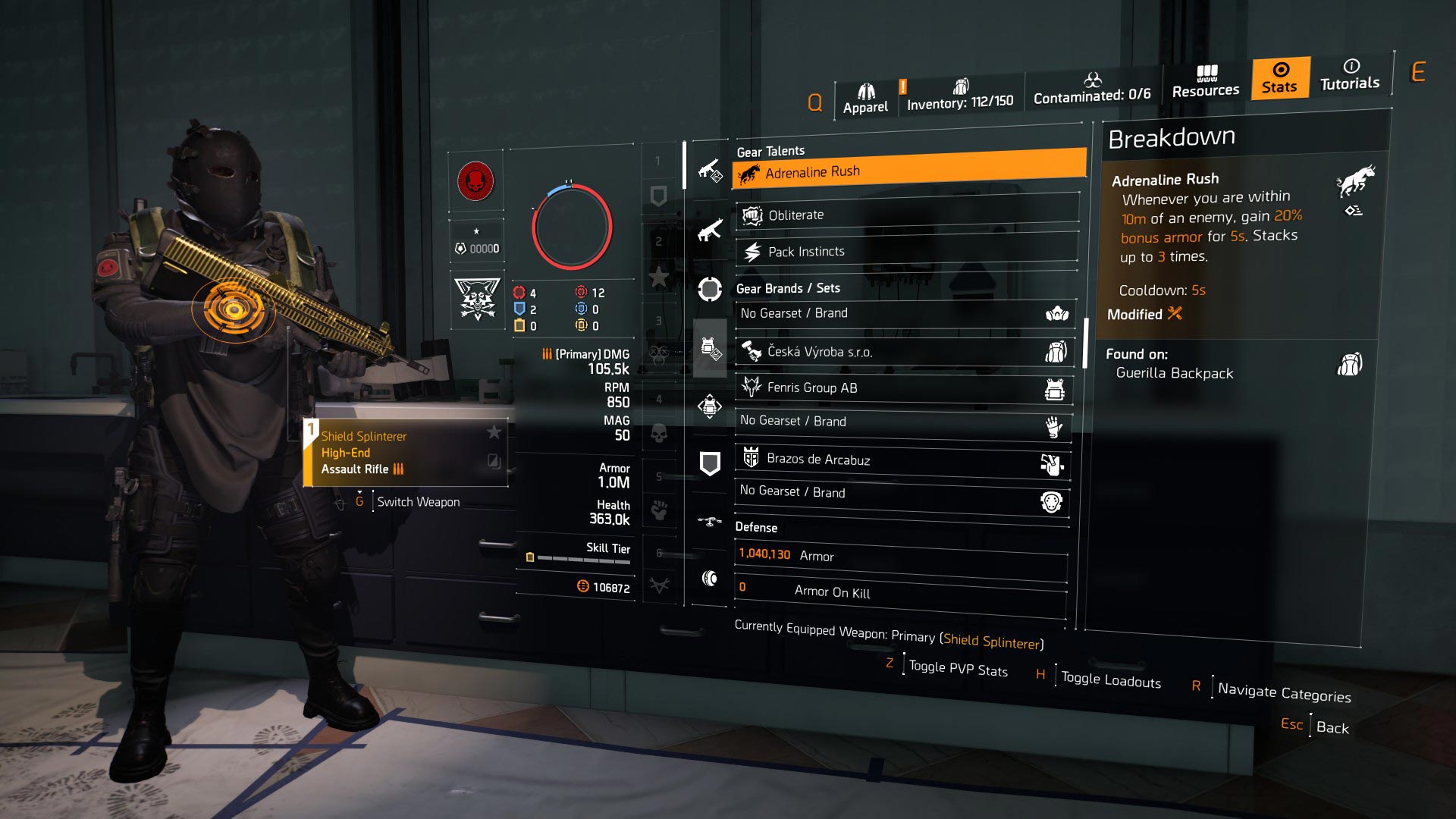Select the Shield Splinterer weapon card
This screenshot has width=1456, height=819.
[406, 453]
